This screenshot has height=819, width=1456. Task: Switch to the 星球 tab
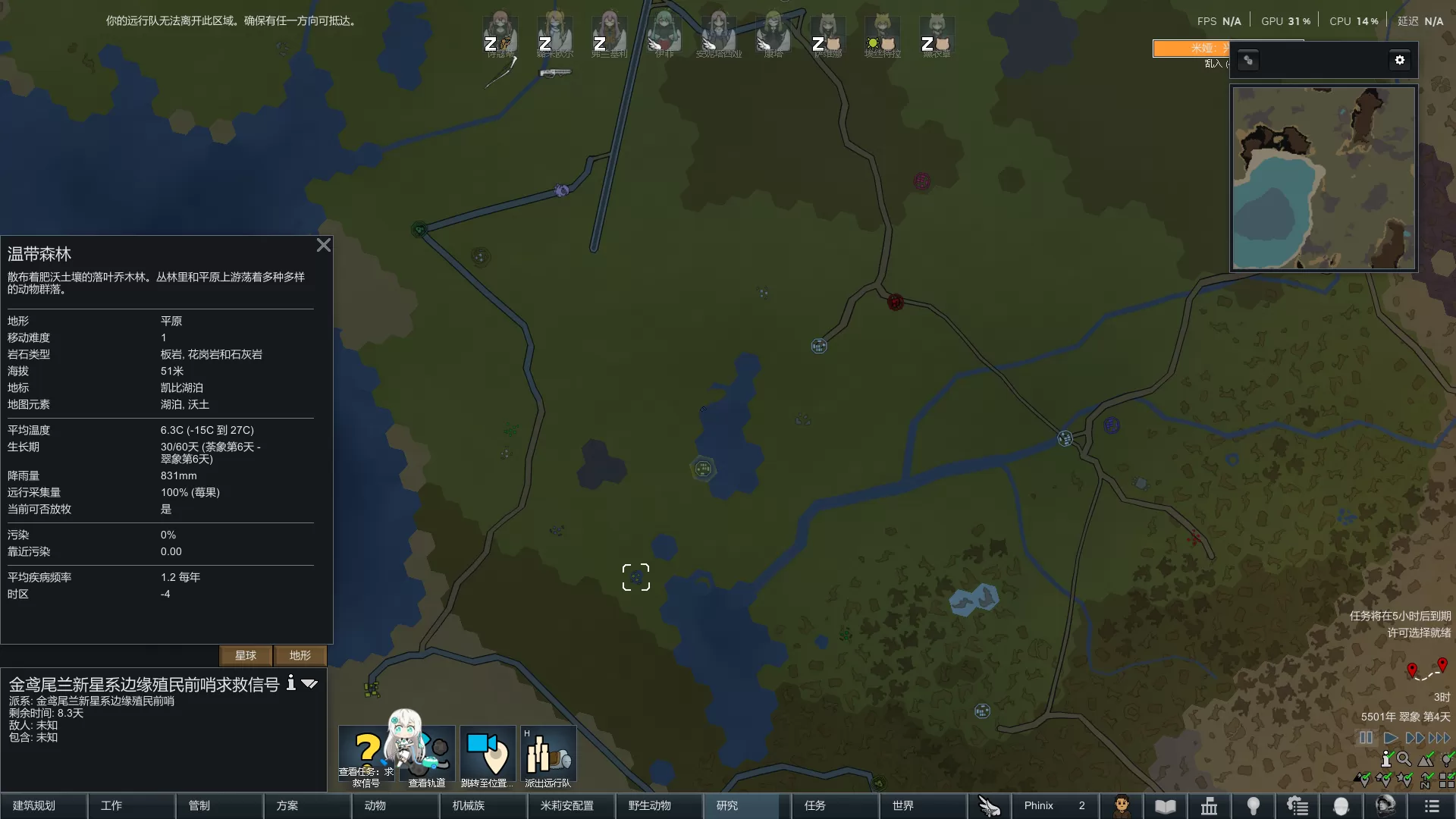pyautogui.click(x=246, y=655)
